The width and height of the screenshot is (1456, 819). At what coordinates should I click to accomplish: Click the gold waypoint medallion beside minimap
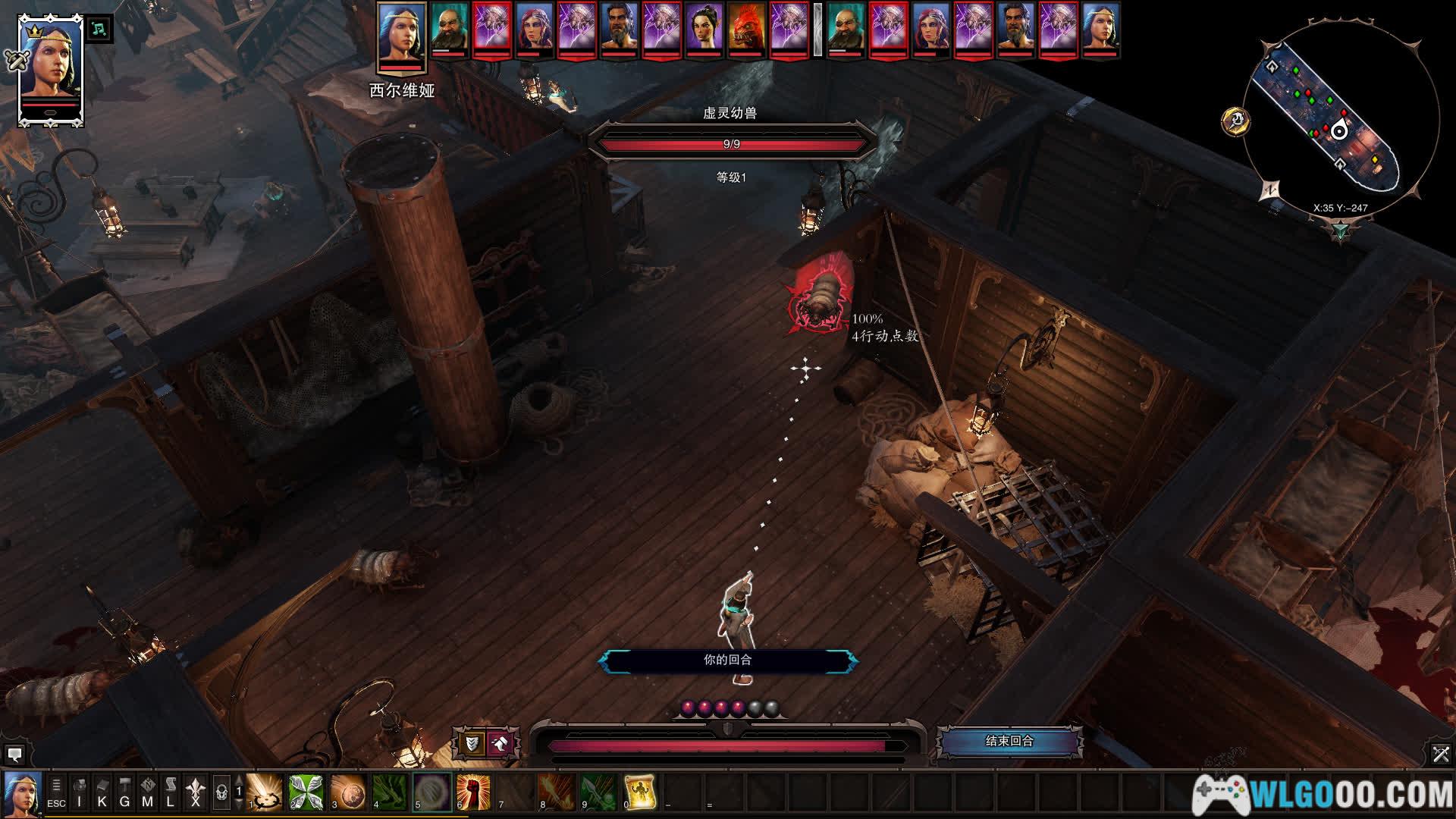(1236, 121)
